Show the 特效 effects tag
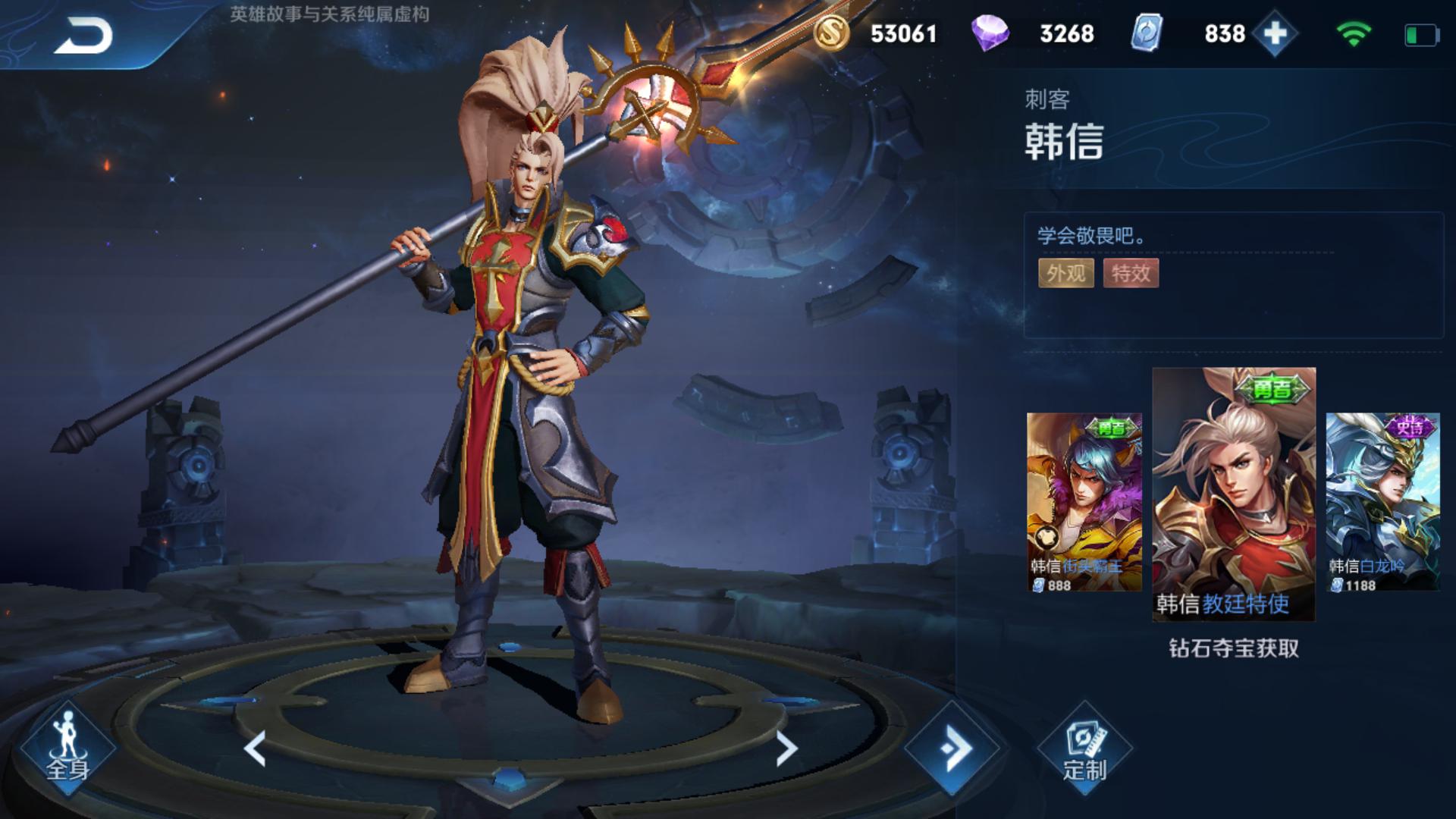1456x819 pixels. [1131, 273]
